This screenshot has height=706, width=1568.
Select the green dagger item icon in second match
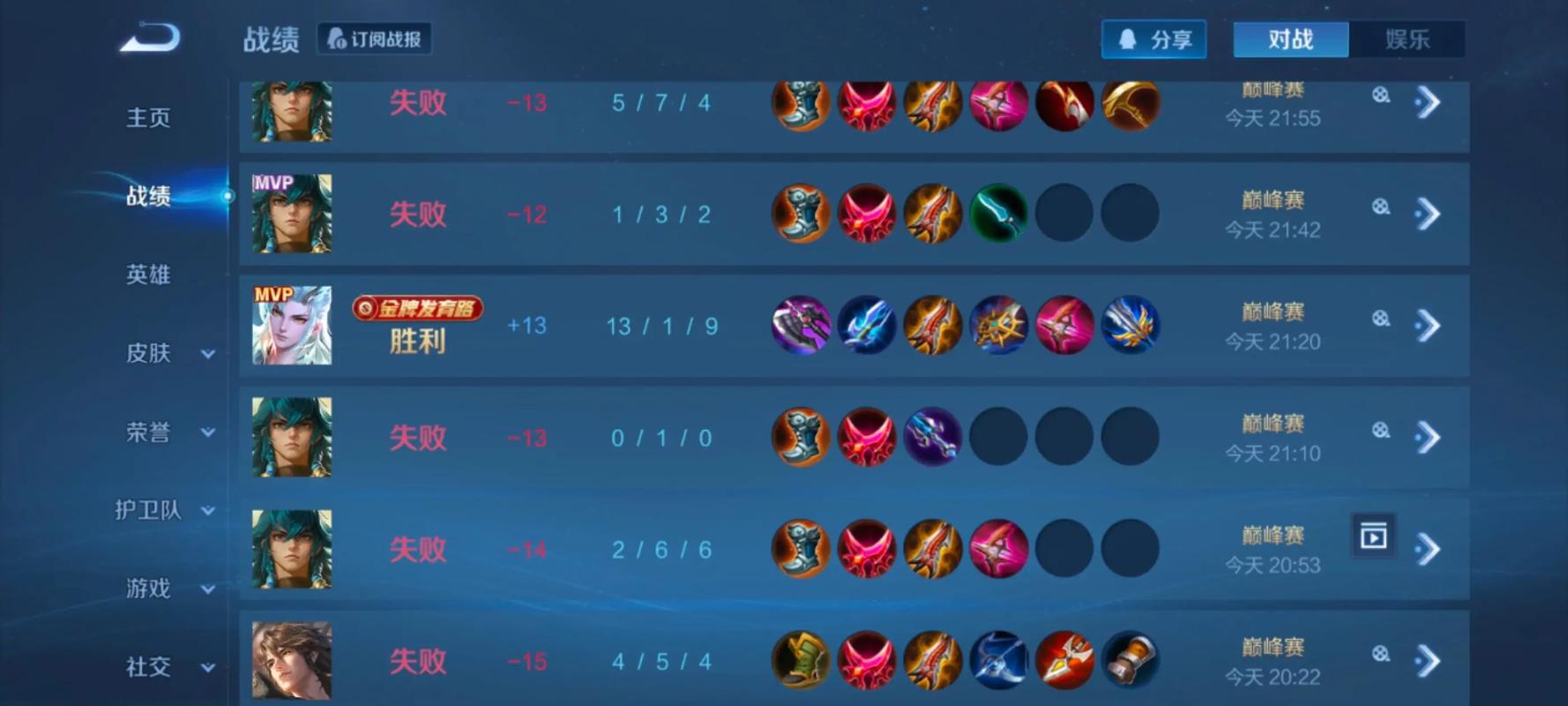pos(998,214)
